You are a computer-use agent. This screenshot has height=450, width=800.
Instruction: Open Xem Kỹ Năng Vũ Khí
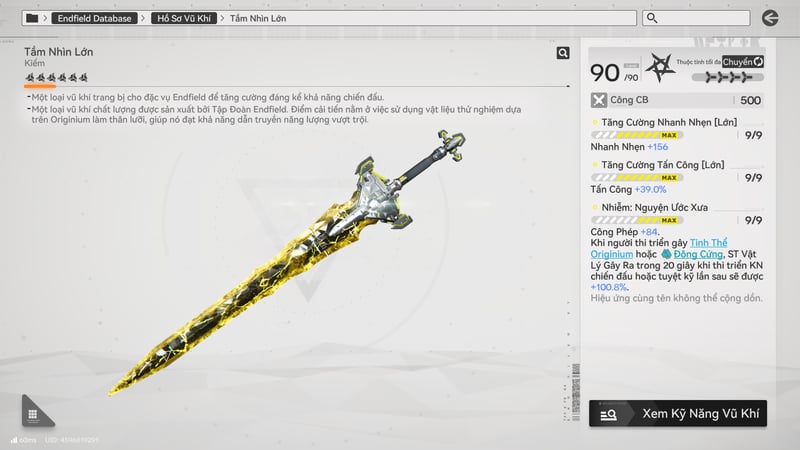678,413
